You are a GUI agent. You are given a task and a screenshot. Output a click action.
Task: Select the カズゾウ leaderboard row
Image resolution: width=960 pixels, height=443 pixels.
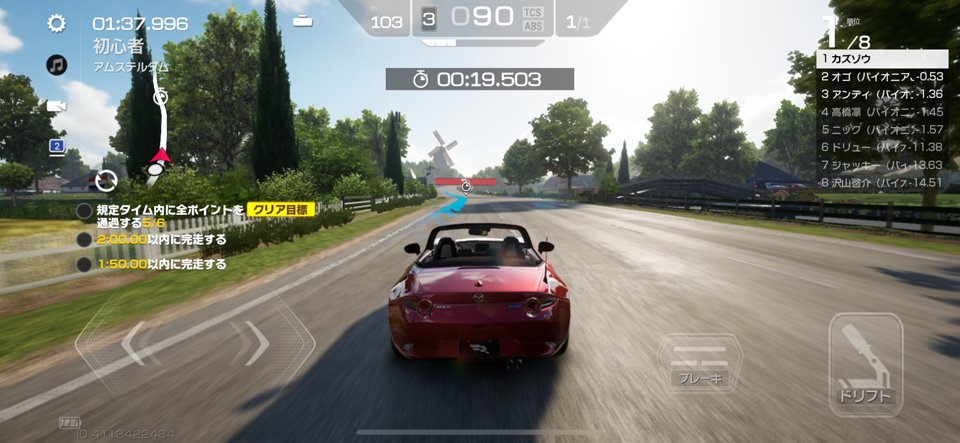point(882,59)
